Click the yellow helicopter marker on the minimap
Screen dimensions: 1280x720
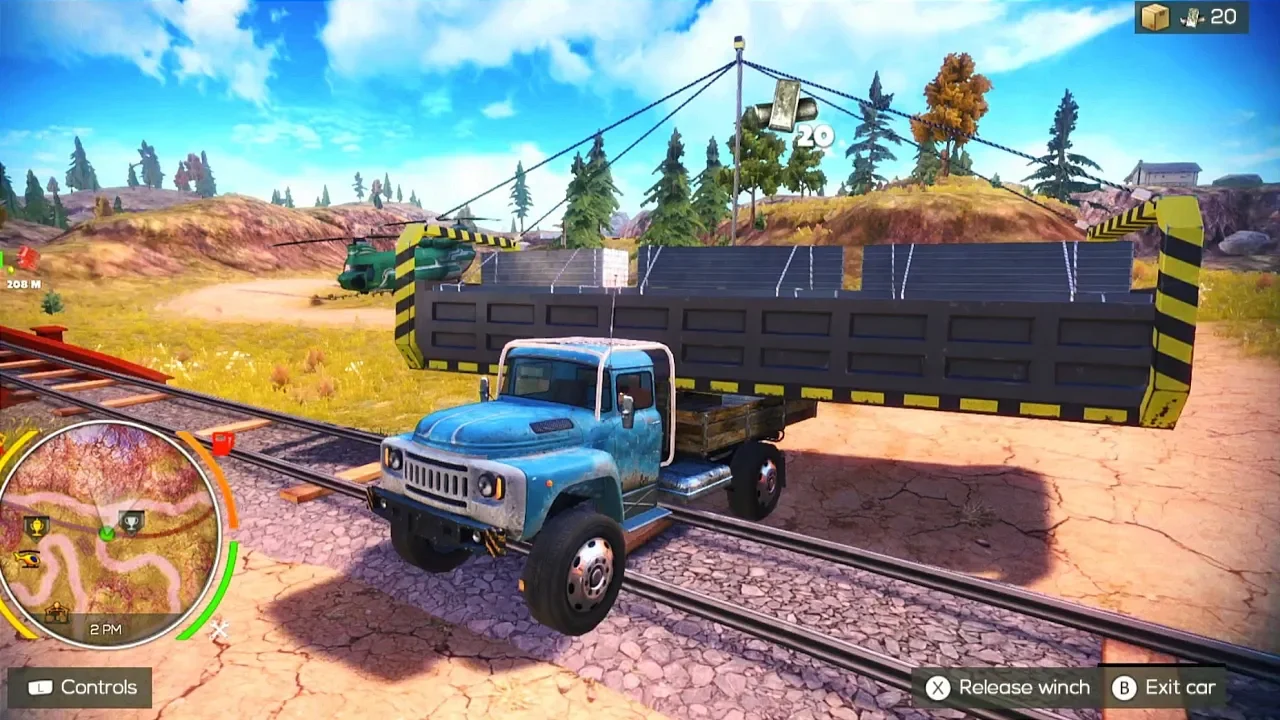[26, 558]
